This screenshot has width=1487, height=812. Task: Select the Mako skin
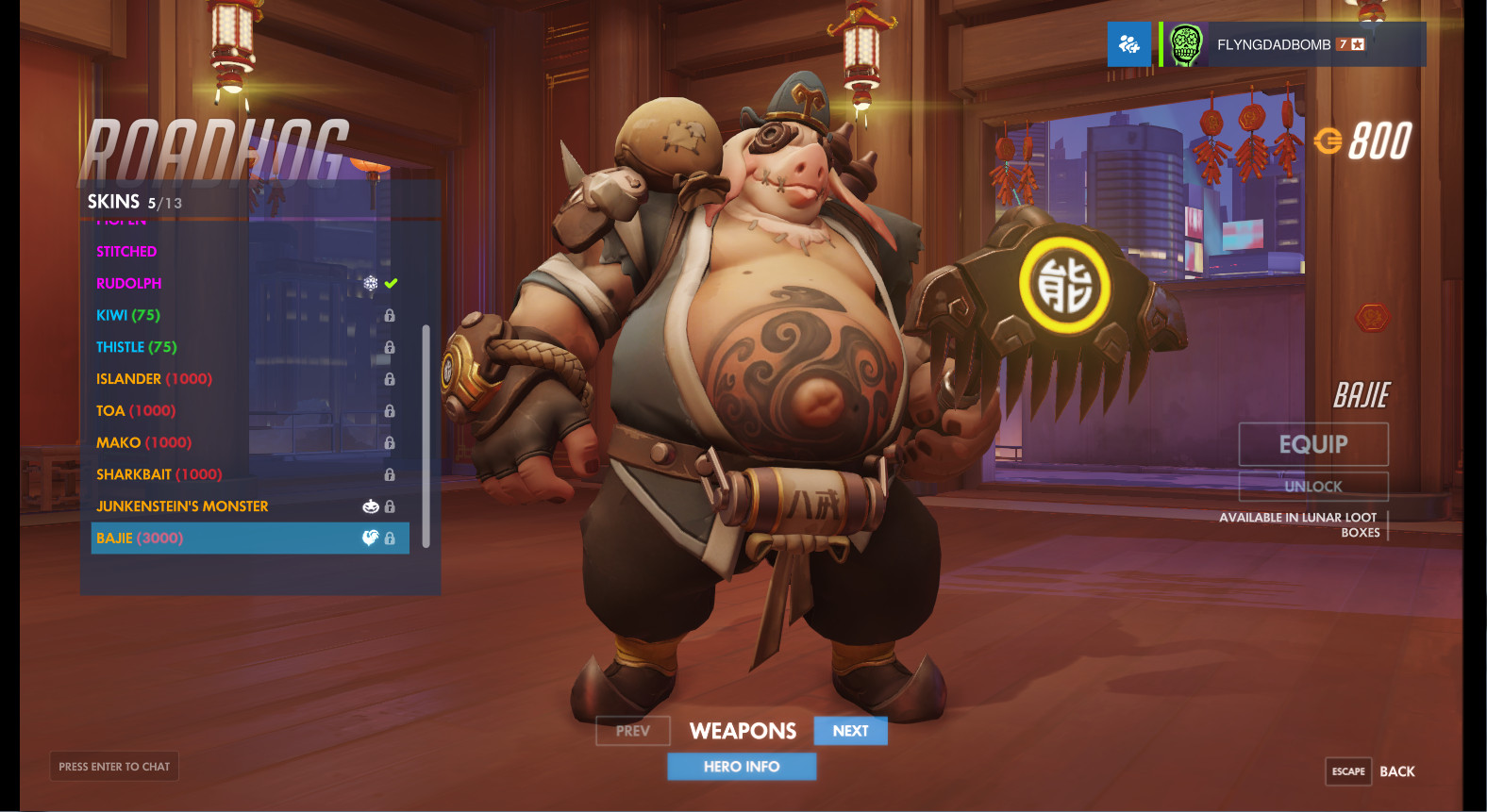(143, 443)
